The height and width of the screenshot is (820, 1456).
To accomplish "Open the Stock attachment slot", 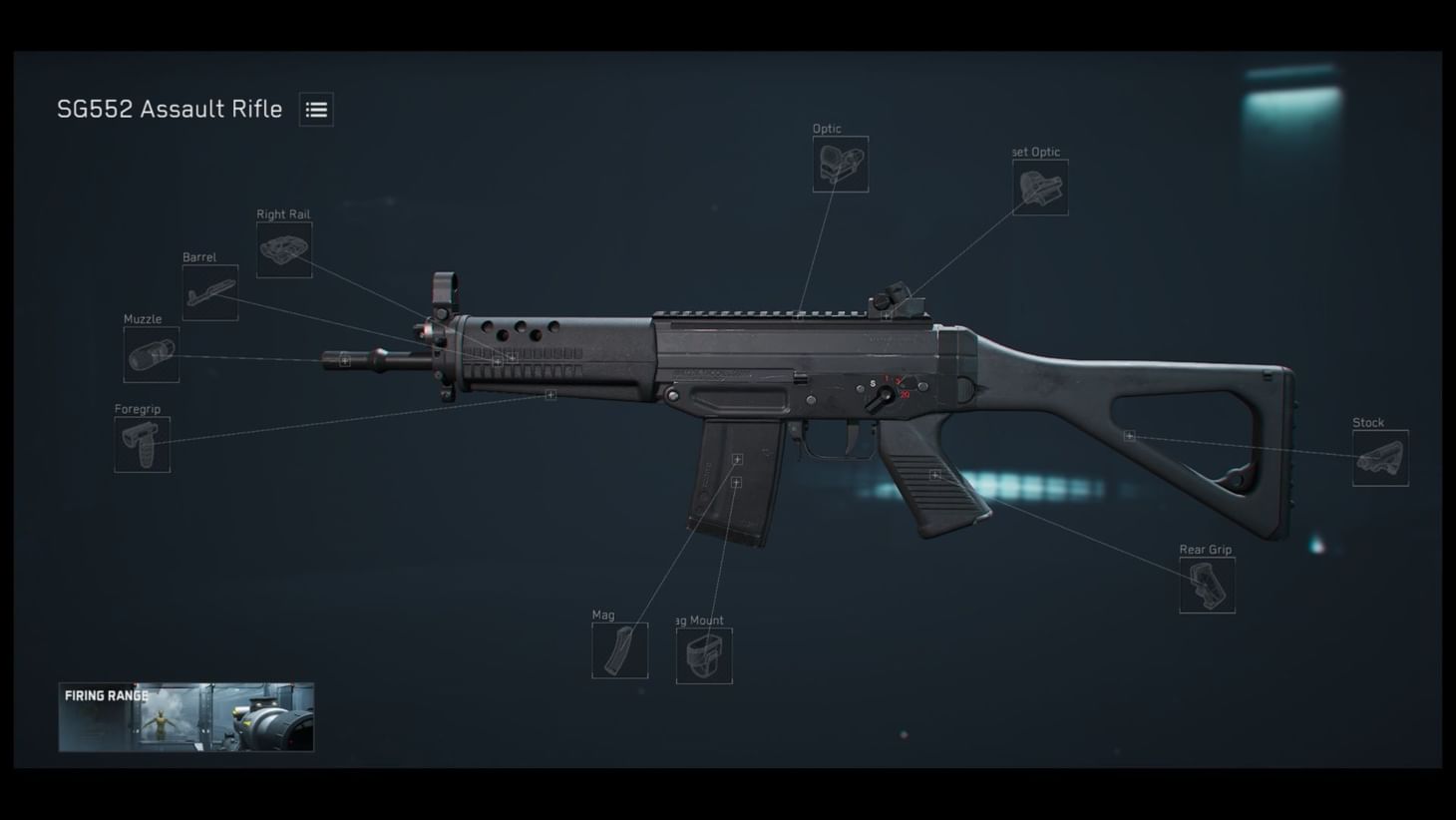I will (1380, 458).
